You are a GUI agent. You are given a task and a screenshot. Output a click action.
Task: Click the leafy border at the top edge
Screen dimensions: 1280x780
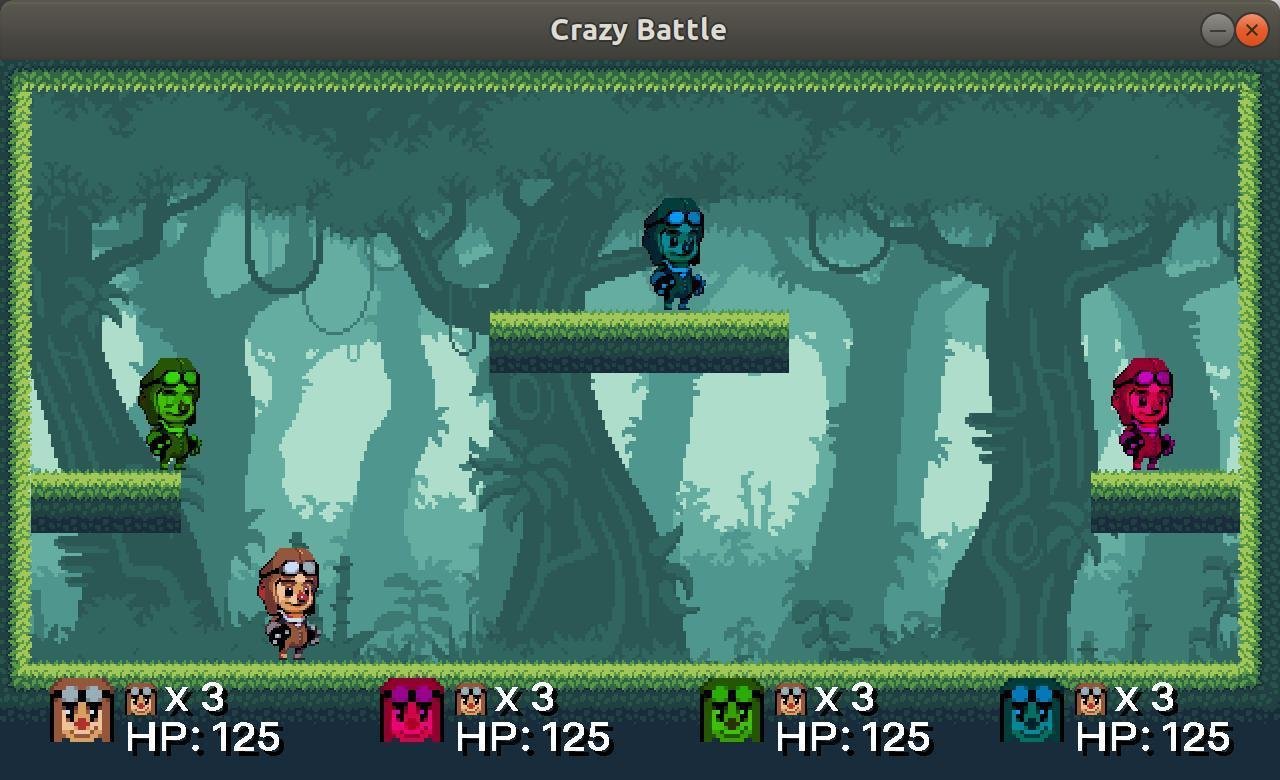point(640,75)
